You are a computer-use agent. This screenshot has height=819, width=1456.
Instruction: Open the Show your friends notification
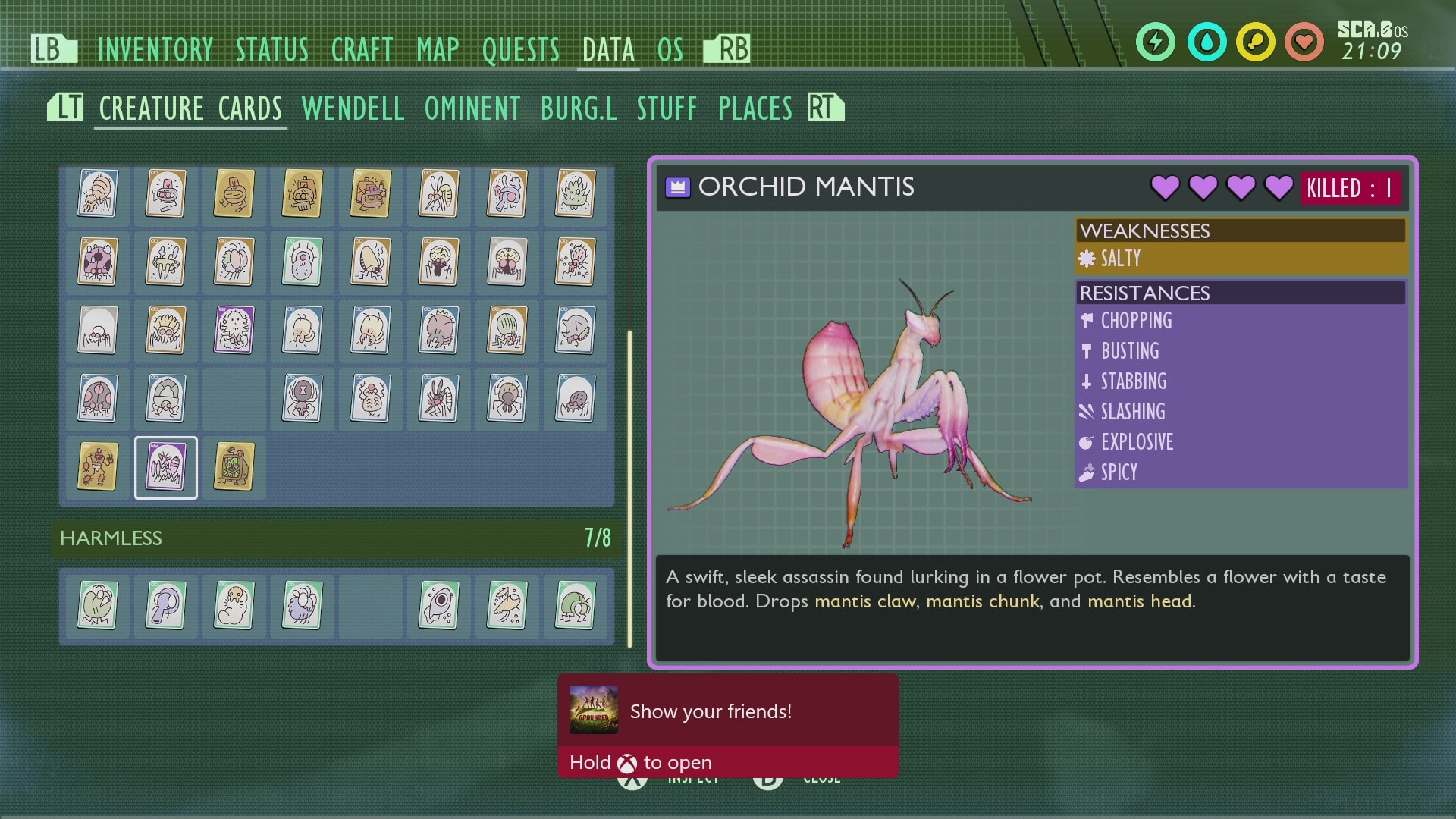click(727, 724)
